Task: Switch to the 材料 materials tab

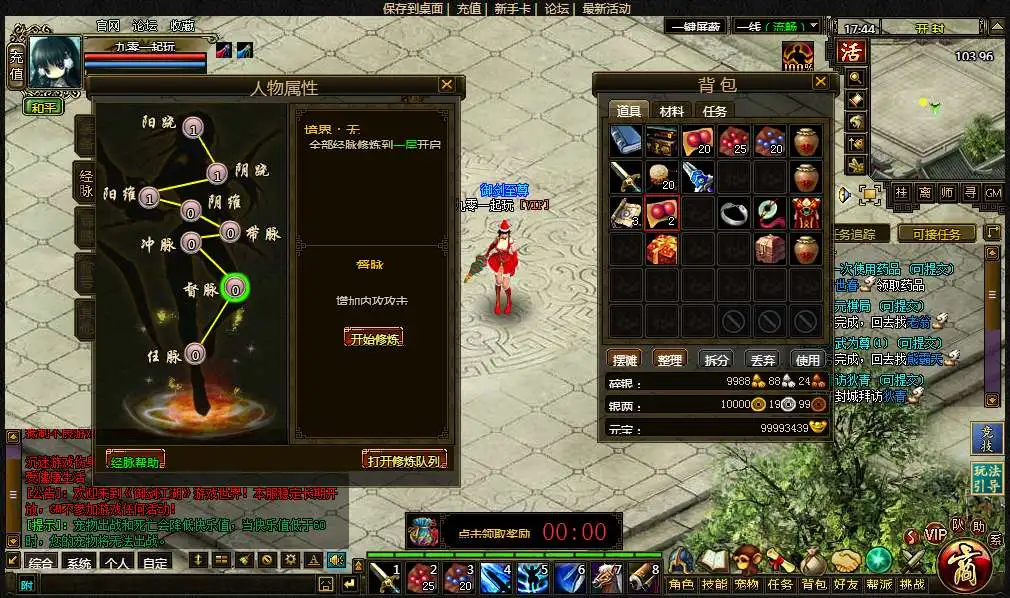Action: [672, 111]
